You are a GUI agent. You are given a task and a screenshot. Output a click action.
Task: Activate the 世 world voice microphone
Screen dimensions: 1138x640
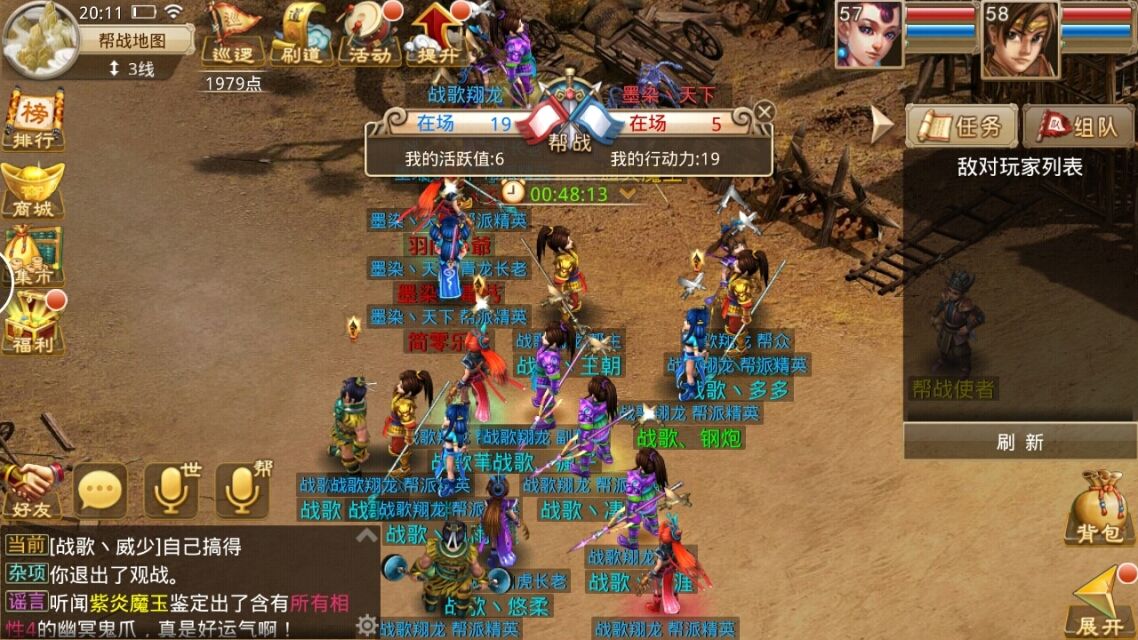[171, 490]
